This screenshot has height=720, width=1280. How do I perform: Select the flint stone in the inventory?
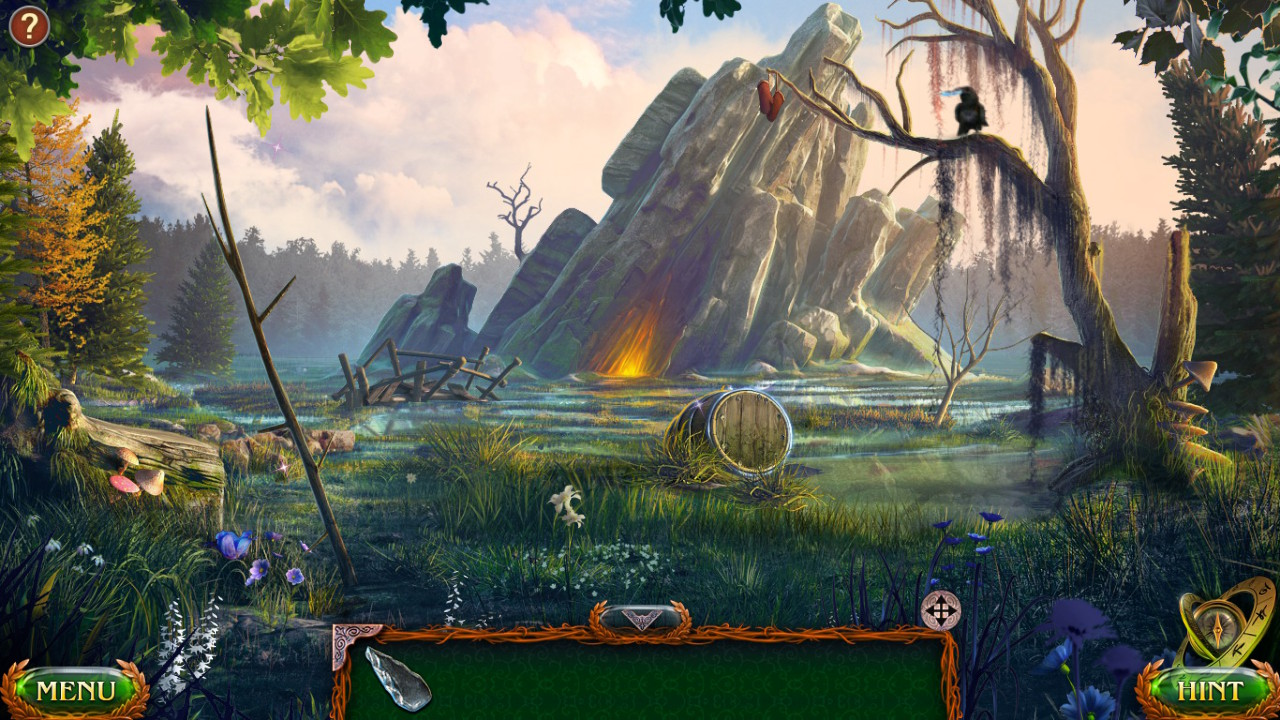coord(399,677)
